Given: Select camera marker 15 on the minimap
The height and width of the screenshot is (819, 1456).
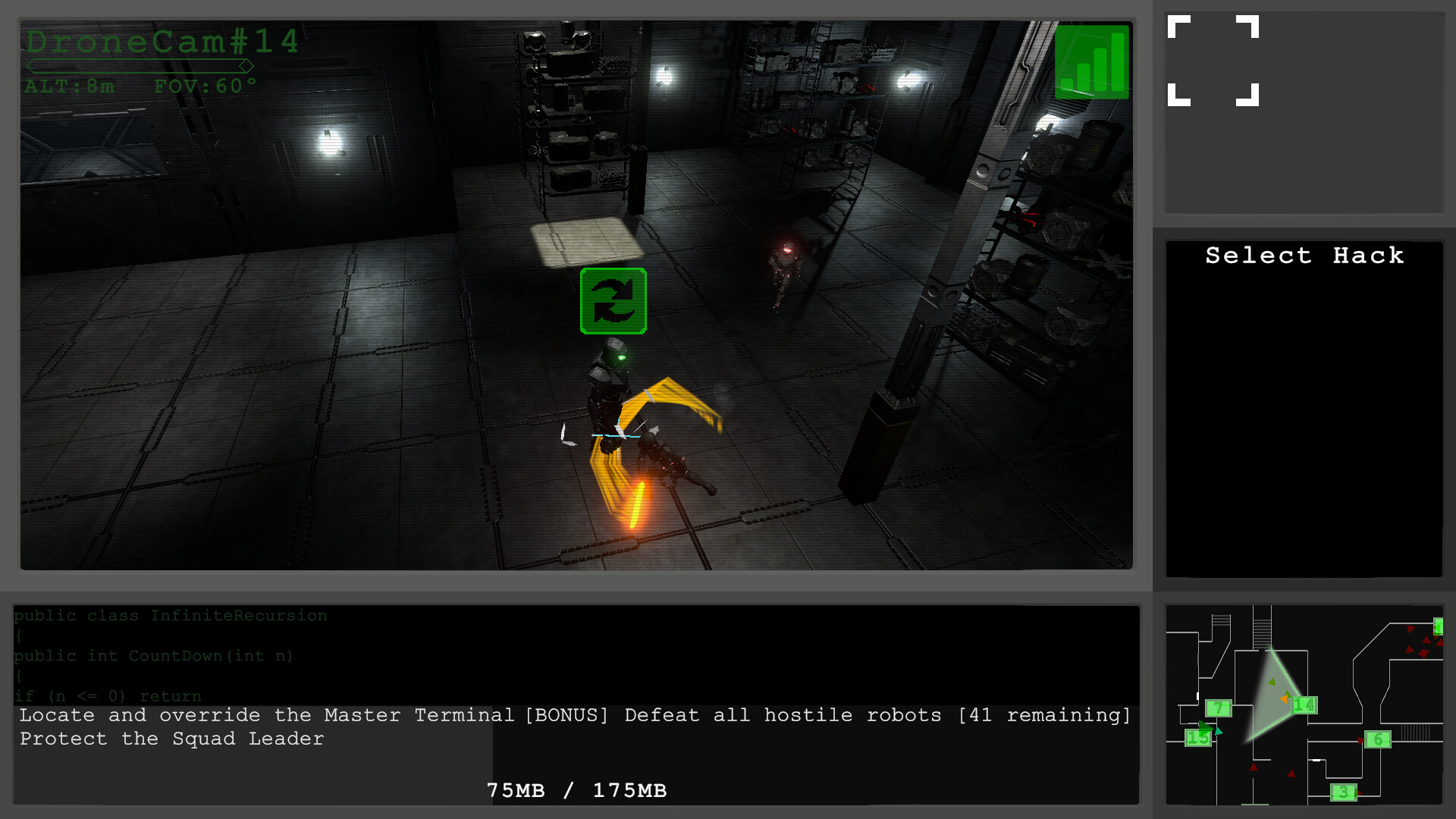Looking at the screenshot, I should coord(1199,738).
